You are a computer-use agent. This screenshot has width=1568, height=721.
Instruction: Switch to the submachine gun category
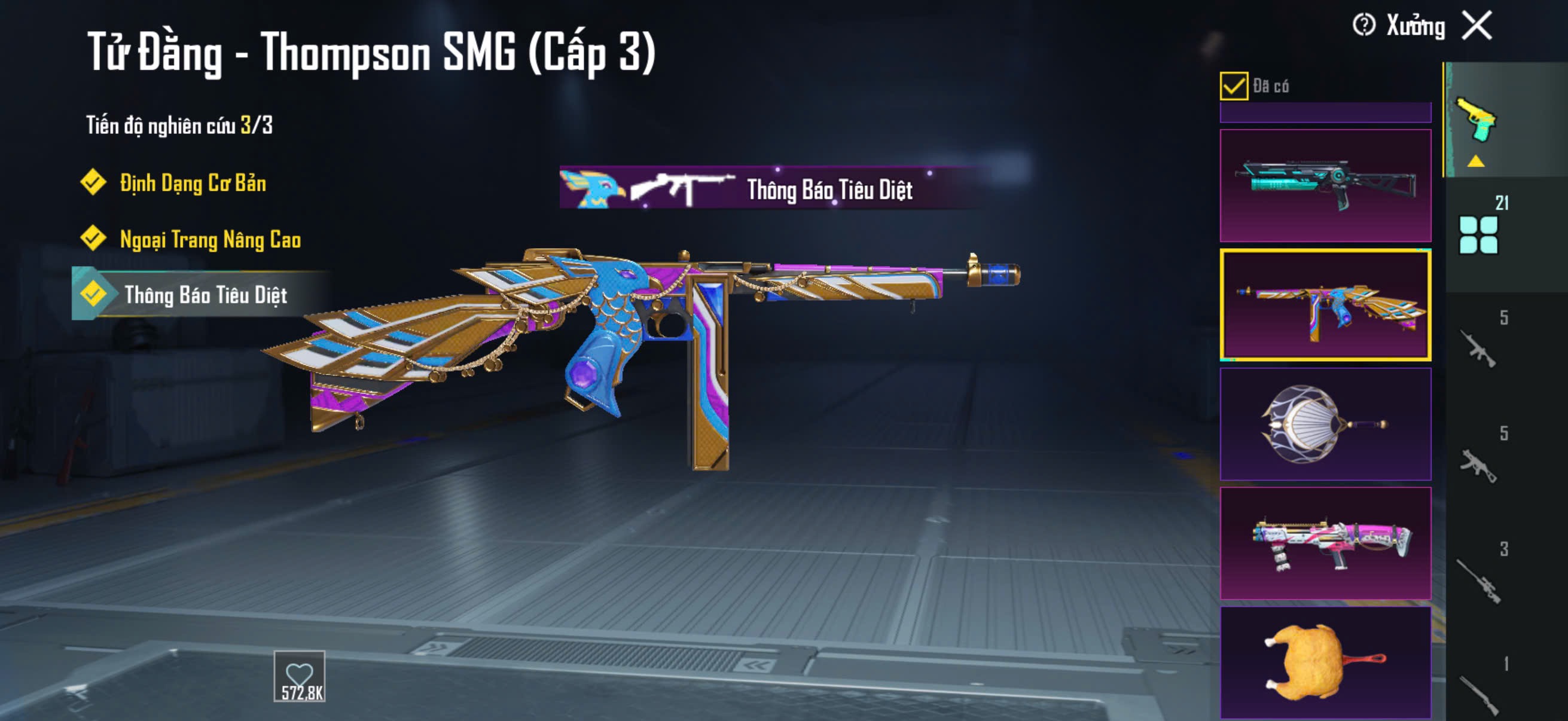[1479, 466]
